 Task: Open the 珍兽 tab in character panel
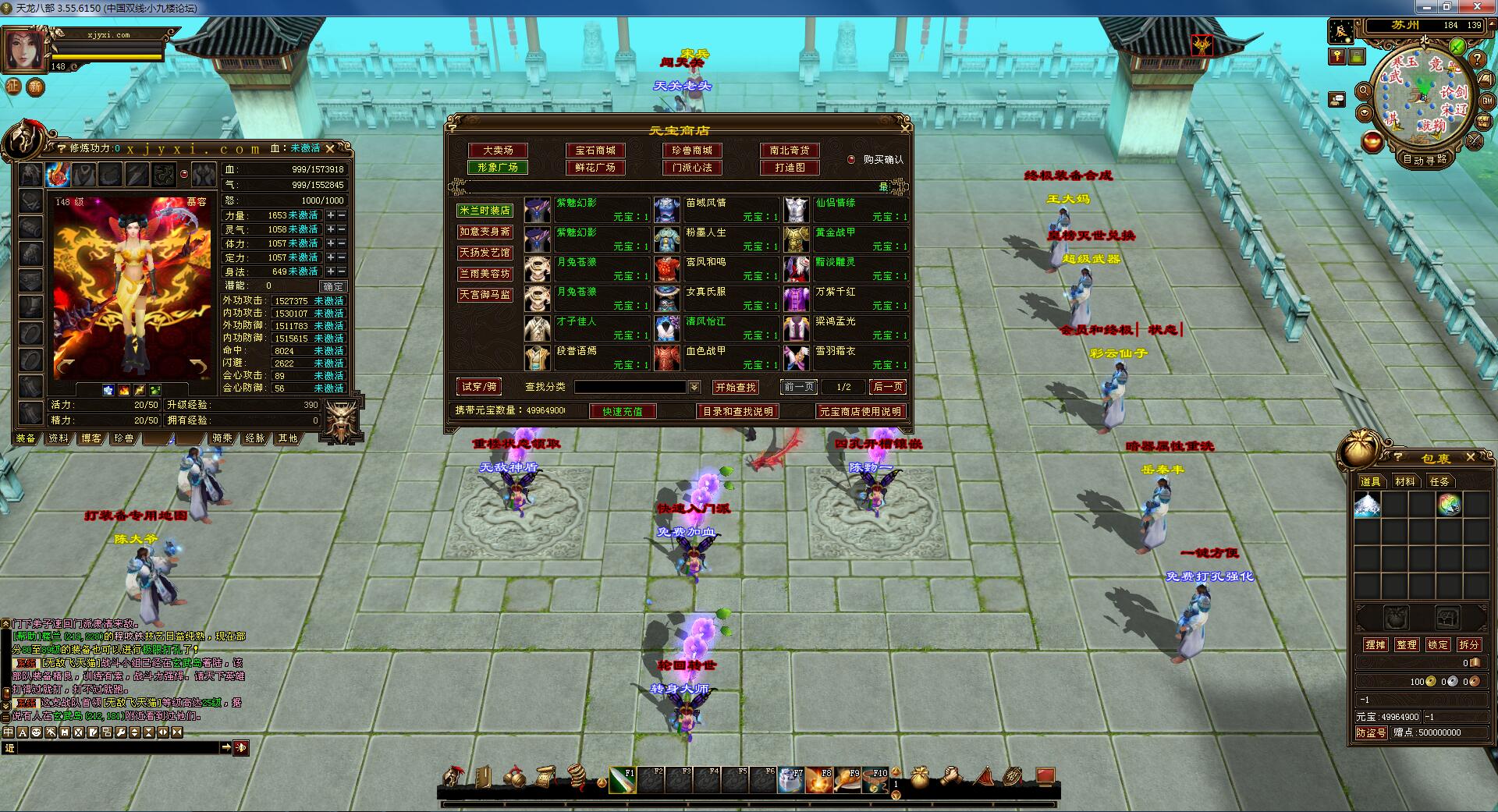pyautogui.click(x=124, y=438)
